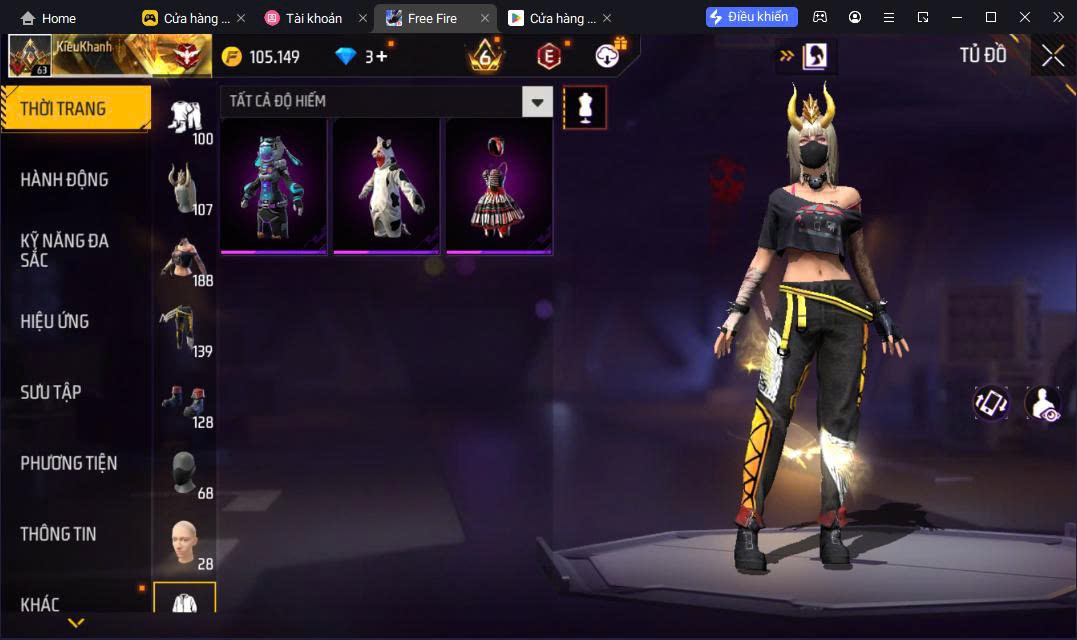Choose the white cow costume
The image size is (1077, 640).
pos(386,186)
